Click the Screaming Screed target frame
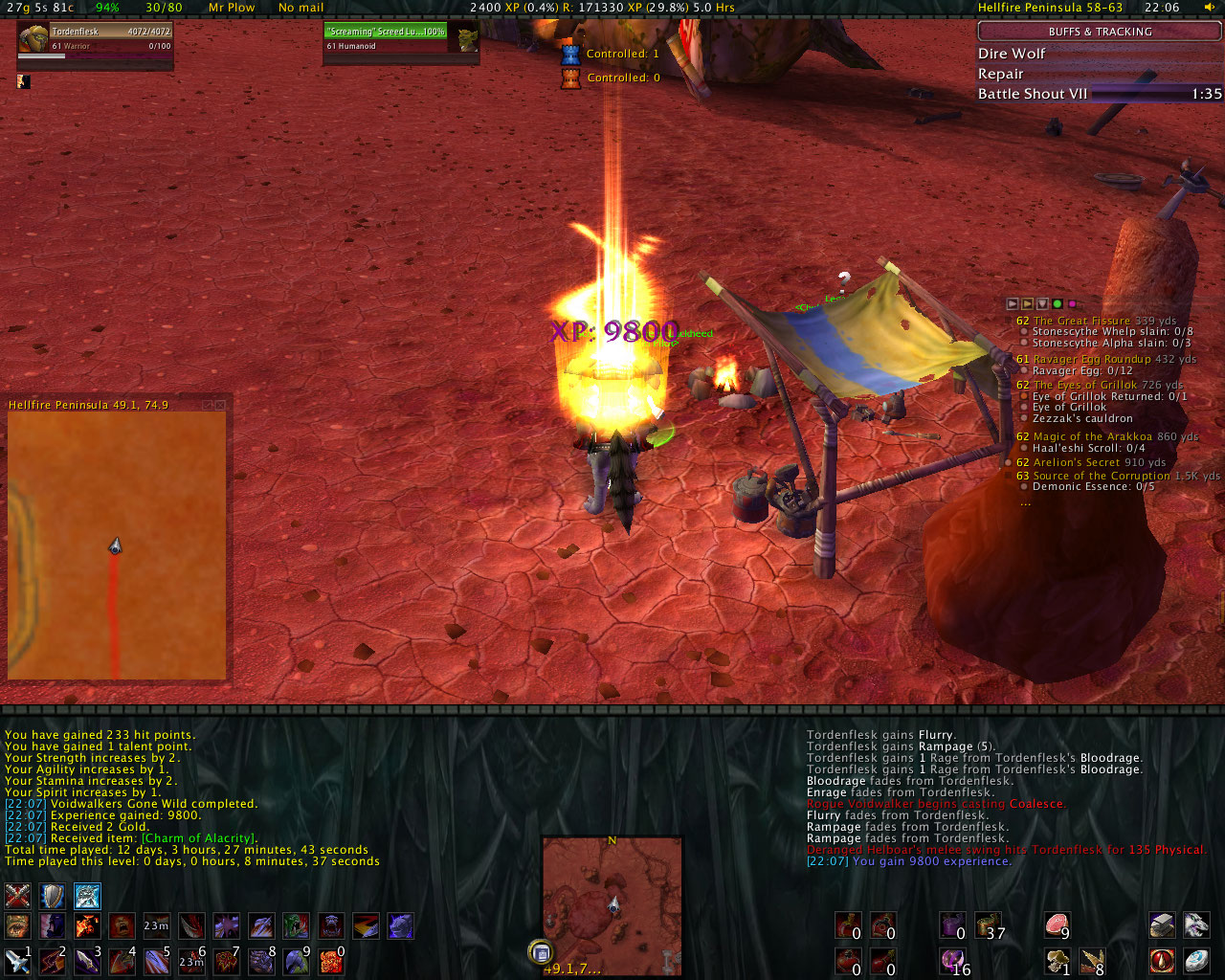This screenshot has height=980, width=1225. [399, 38]
